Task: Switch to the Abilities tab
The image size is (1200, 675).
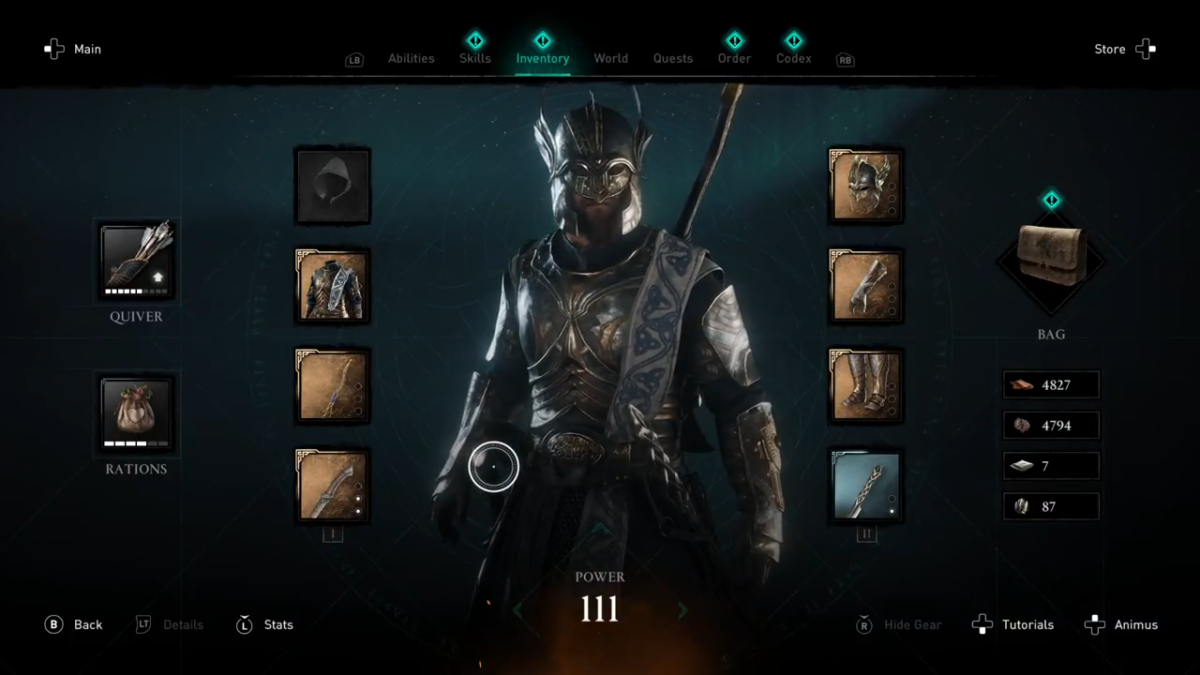Action: pos(411,58)
